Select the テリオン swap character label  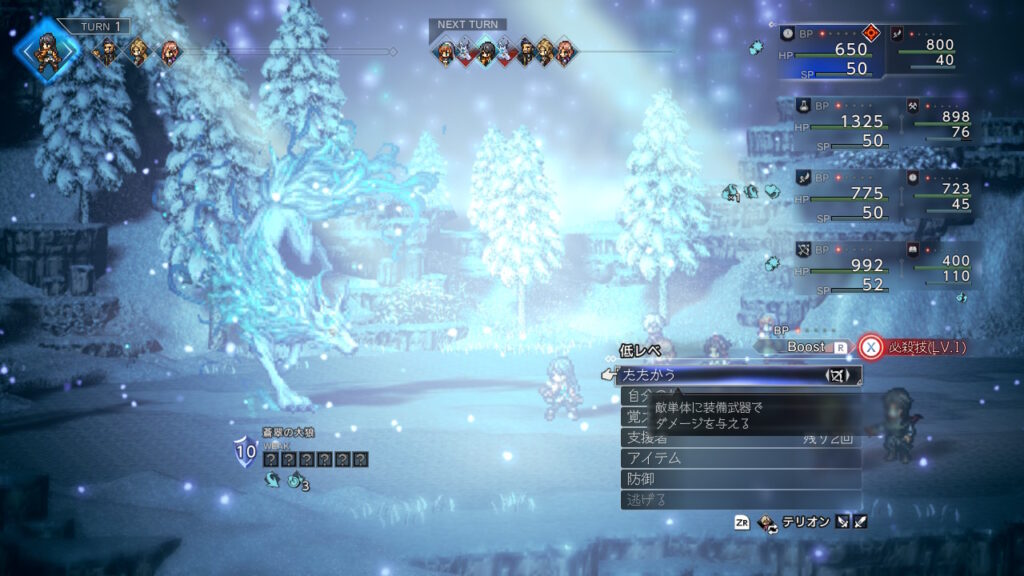click(x=803, y=522)
